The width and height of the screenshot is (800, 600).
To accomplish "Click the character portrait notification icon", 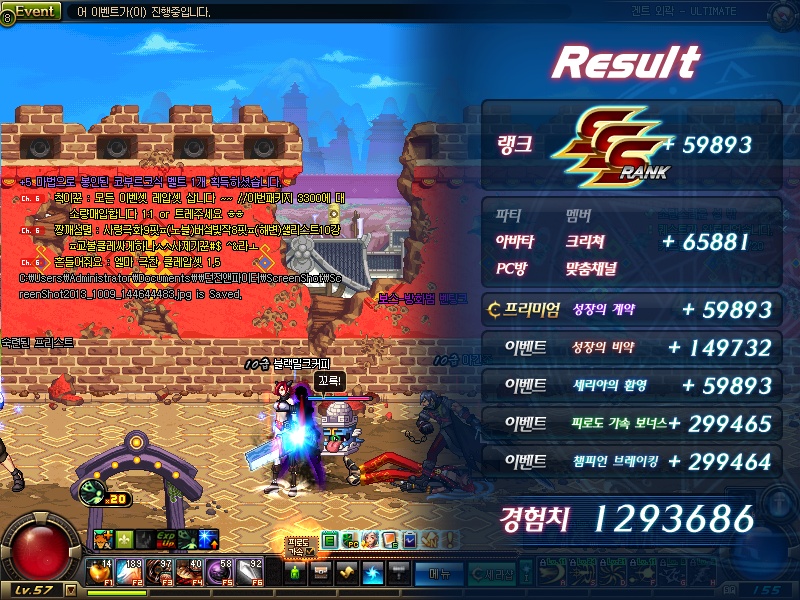I will [x=369, y=540].
